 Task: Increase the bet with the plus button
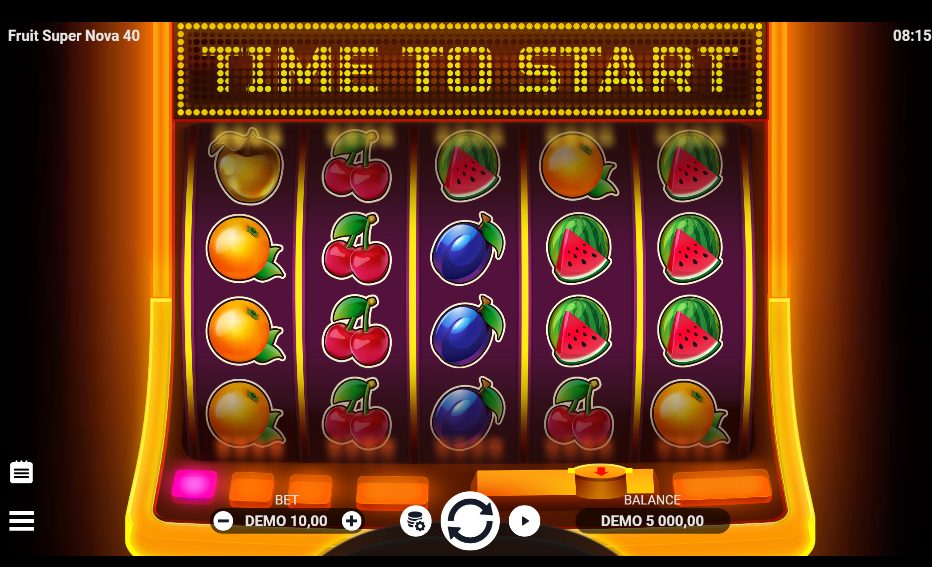[351, 521]
